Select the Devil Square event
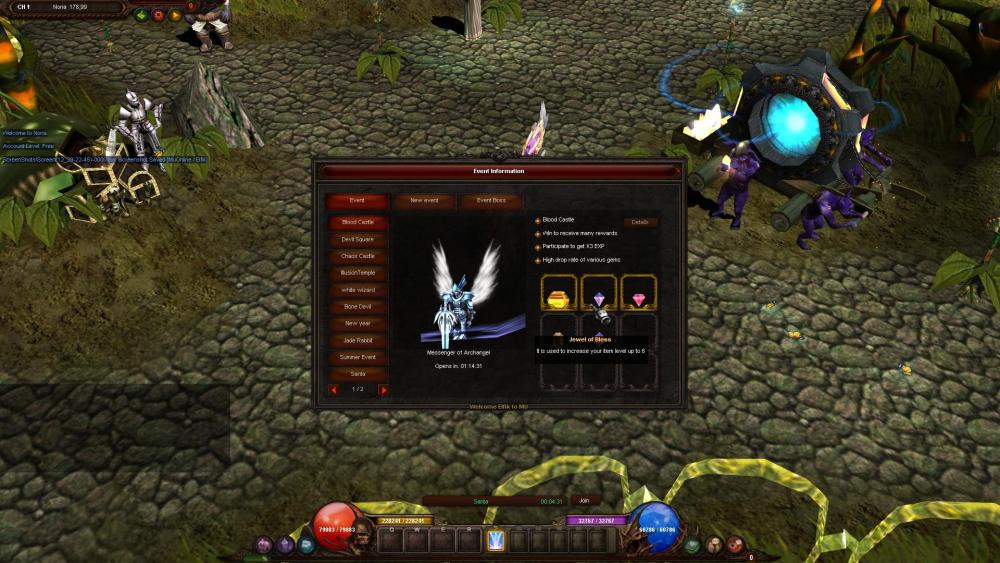The image size is (1000, 563). point(358,239)
